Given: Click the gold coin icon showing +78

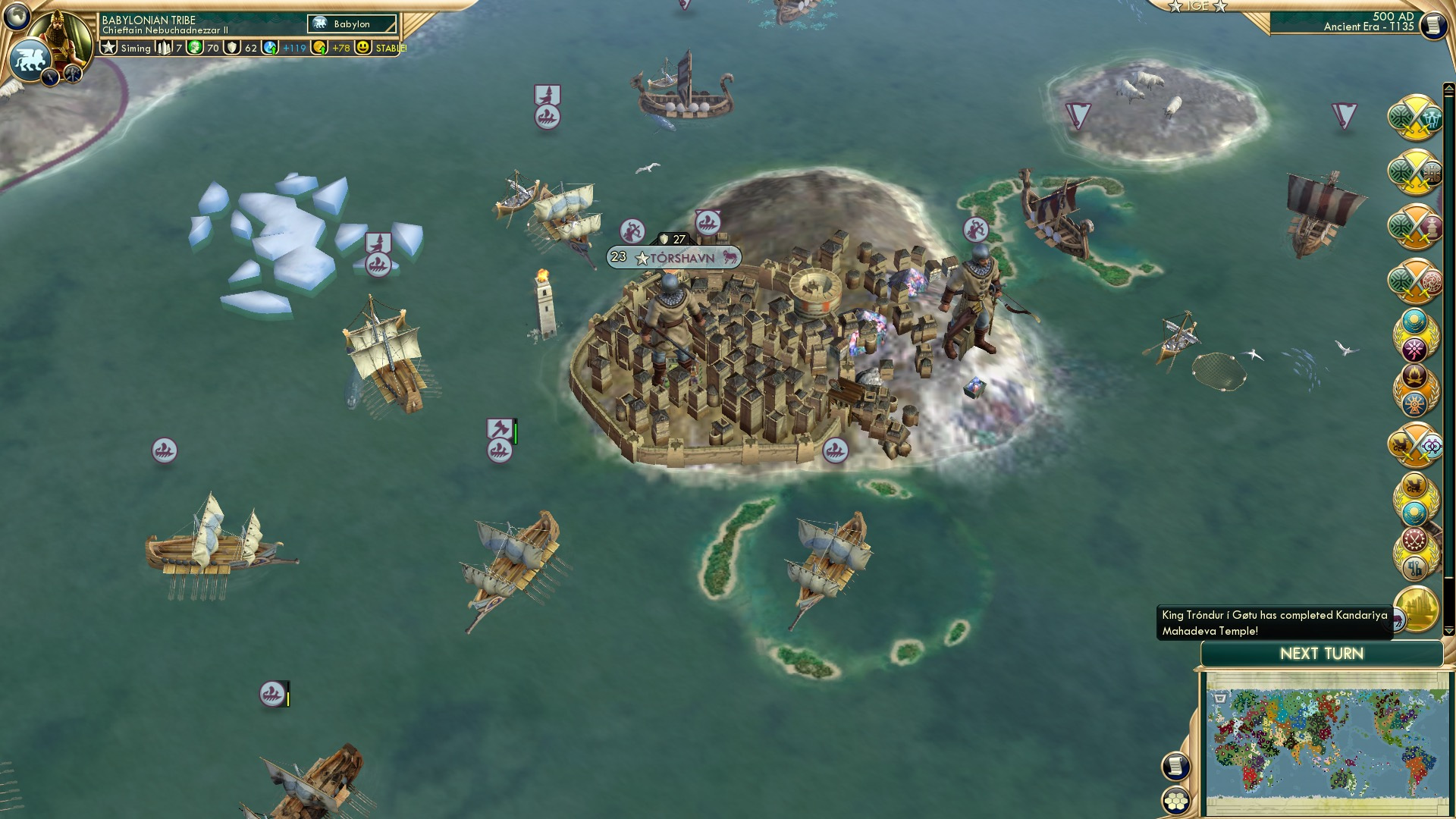Looking at the screenshot, I should [321, 47].
